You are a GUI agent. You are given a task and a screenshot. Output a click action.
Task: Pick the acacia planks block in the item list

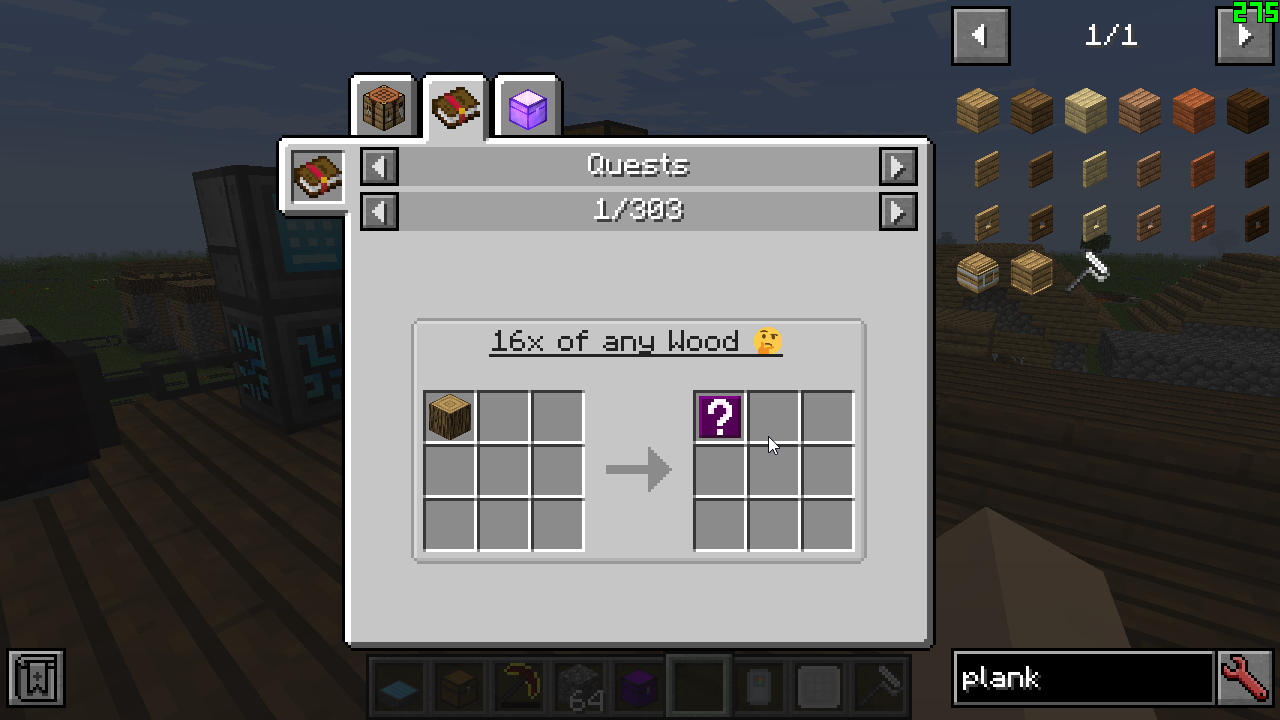click(x=1194, y=111)
